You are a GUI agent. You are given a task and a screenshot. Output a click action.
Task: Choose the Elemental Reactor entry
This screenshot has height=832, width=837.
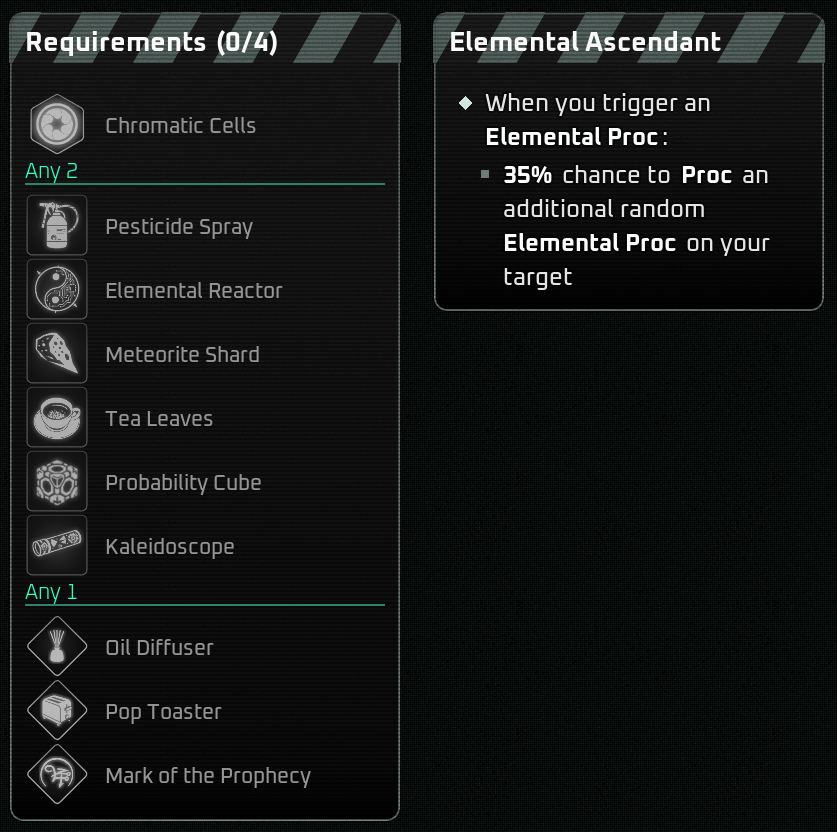(x=193, y=291)
